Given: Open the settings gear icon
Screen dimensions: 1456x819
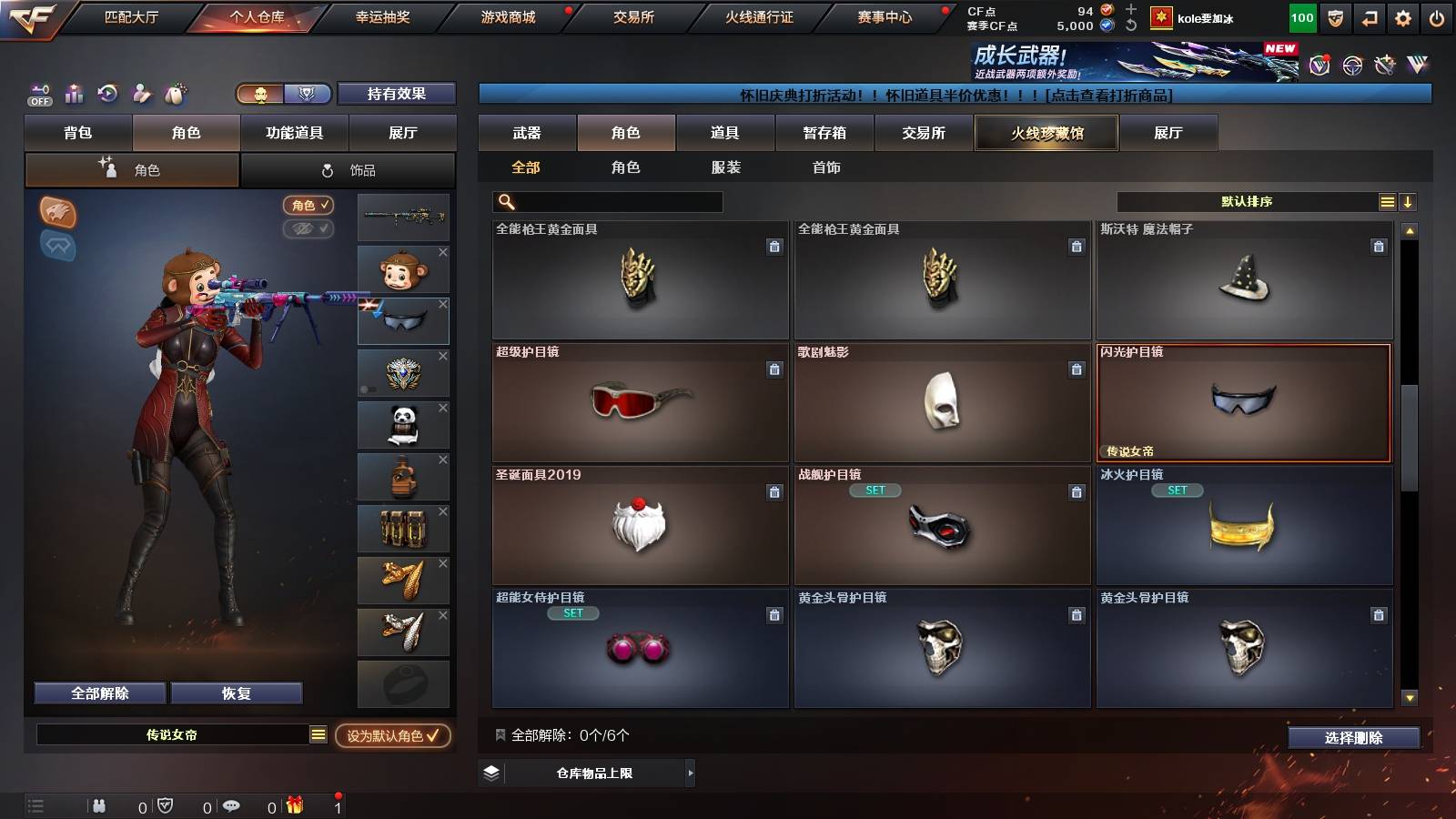Looking at the screenshot, I should coord(1403,16).
